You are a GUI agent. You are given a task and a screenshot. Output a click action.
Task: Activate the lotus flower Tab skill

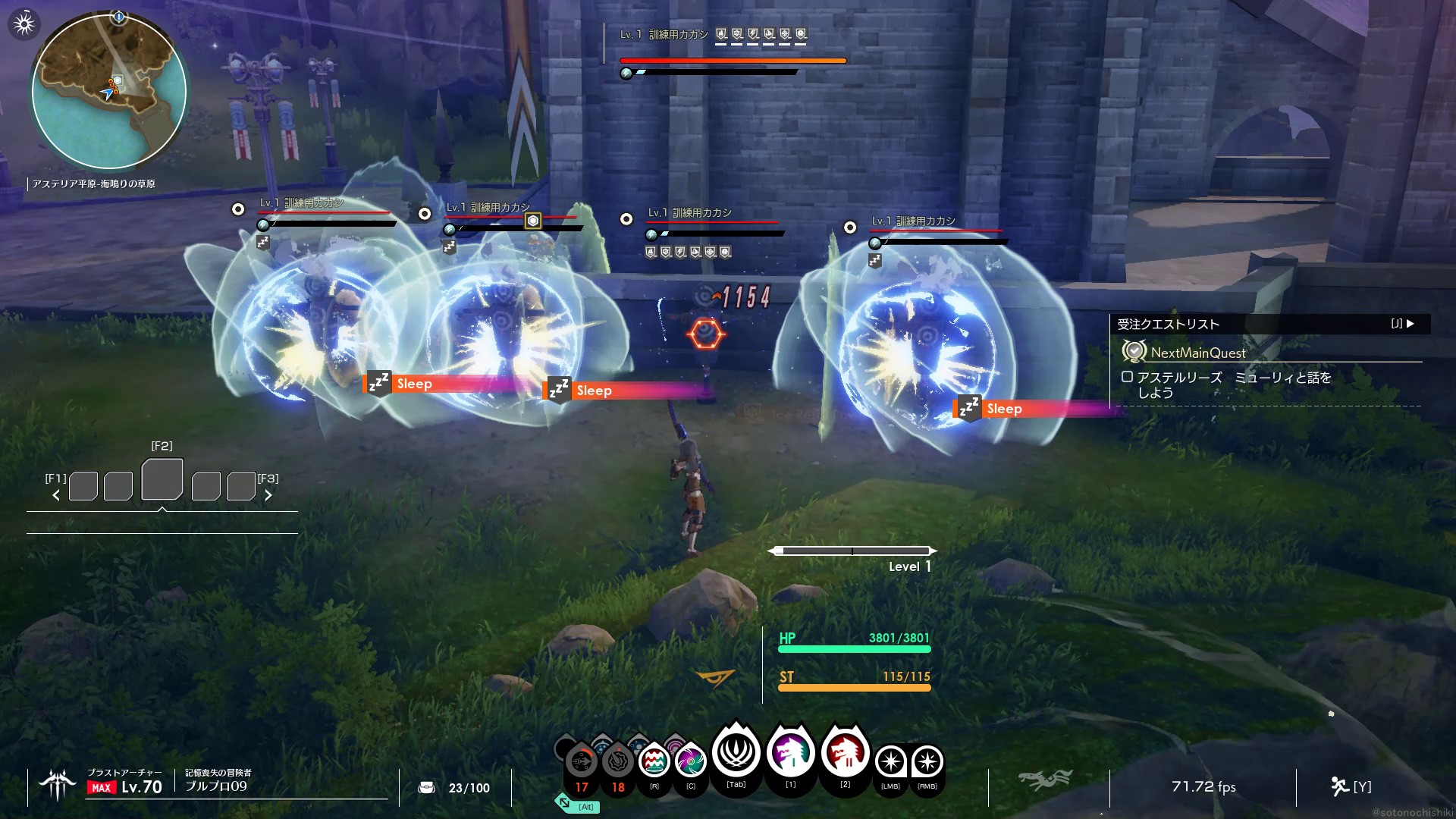(x=736, y=754)
